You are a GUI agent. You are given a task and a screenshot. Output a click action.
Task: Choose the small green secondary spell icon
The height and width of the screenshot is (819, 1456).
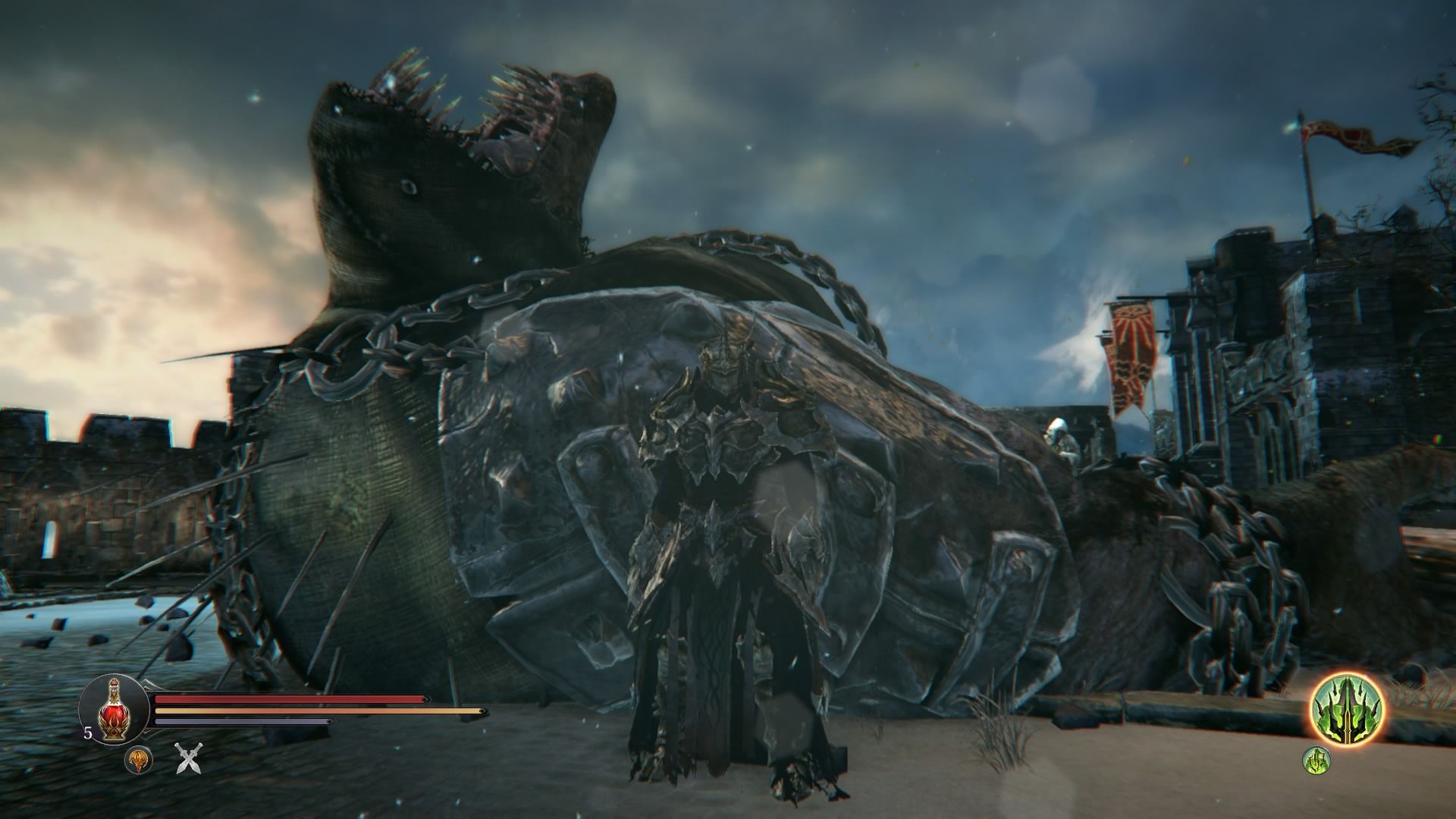point(1316,760)
